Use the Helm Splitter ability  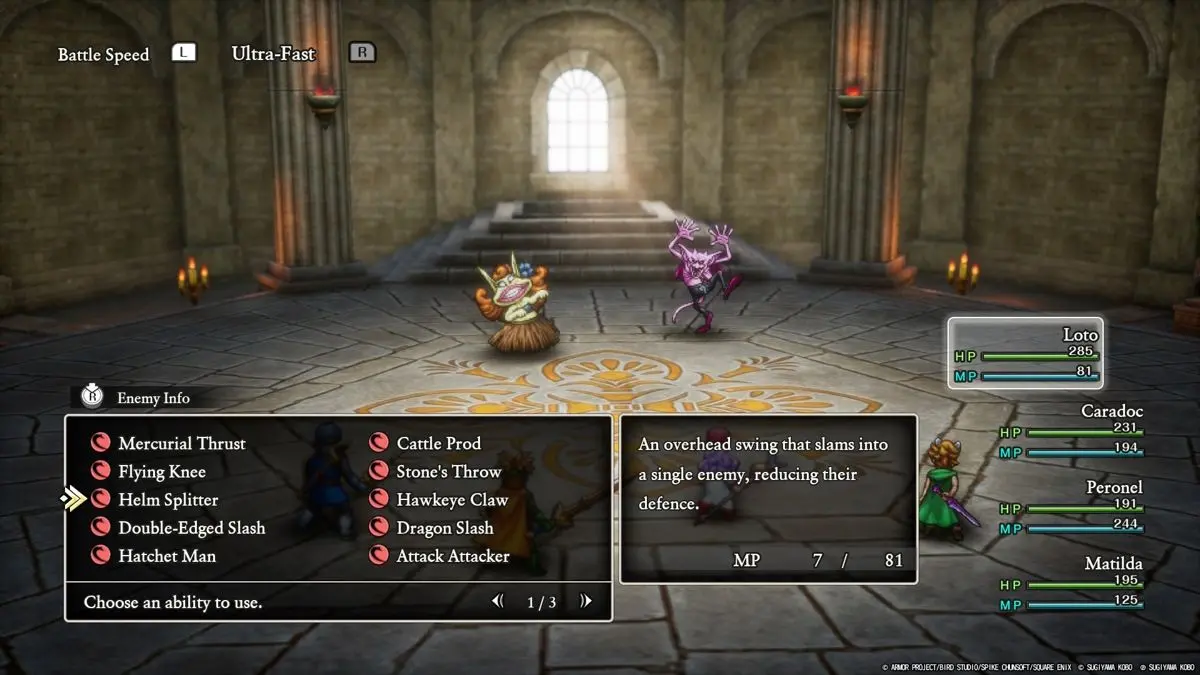(167, 499)
